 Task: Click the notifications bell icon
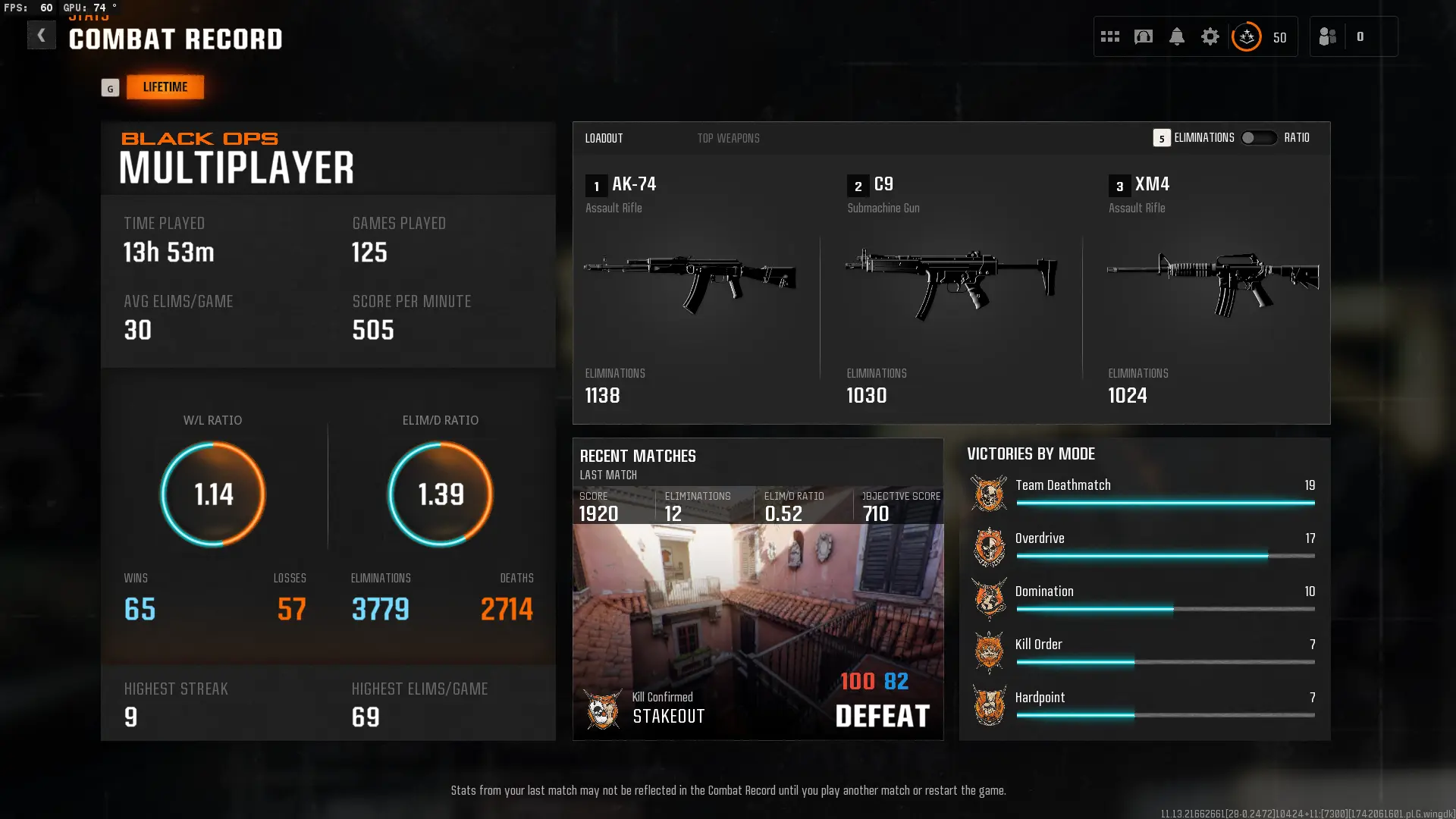click(1178, 36)
